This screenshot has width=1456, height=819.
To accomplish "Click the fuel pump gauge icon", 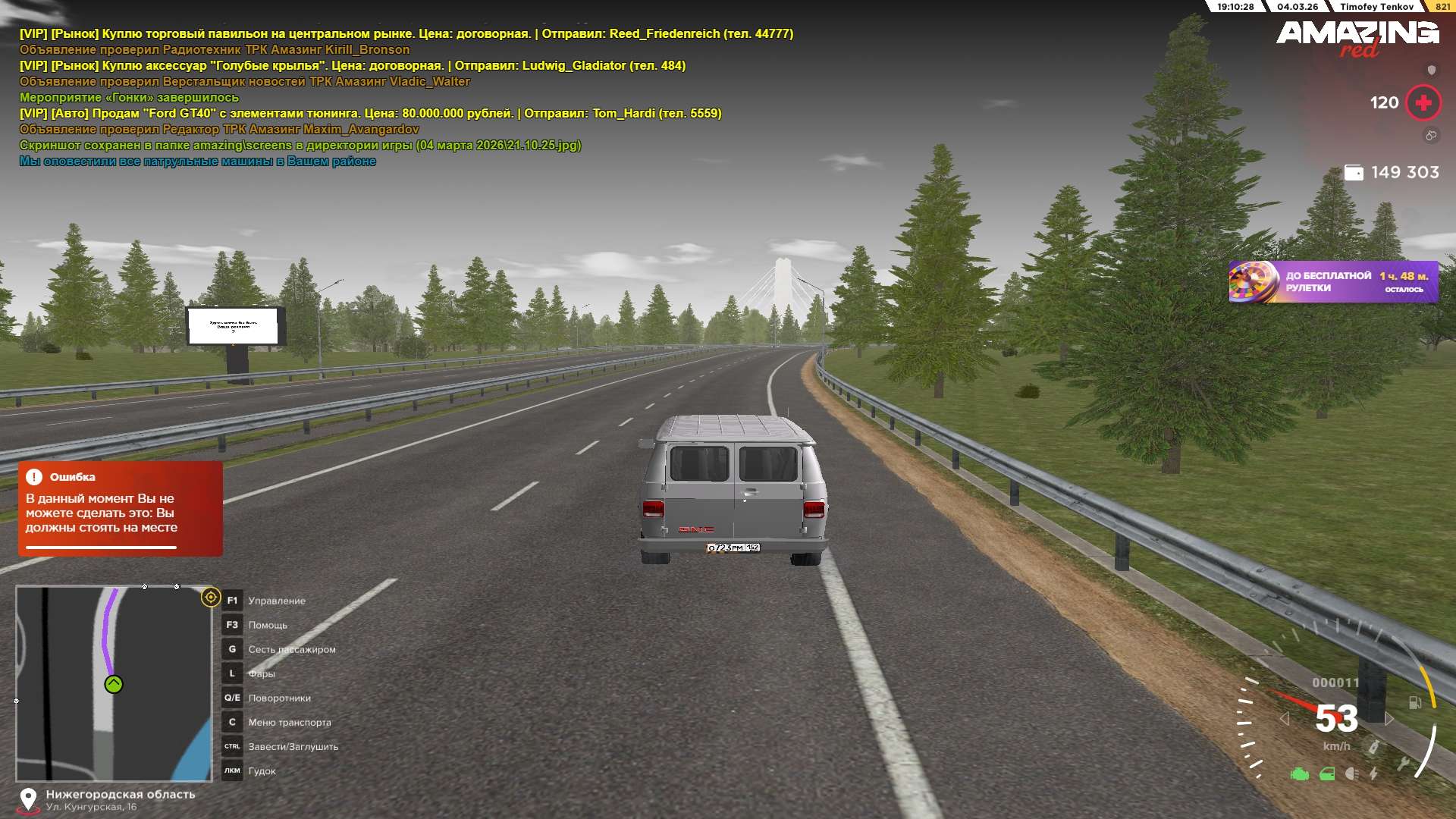I will [x=1415, y=703].
